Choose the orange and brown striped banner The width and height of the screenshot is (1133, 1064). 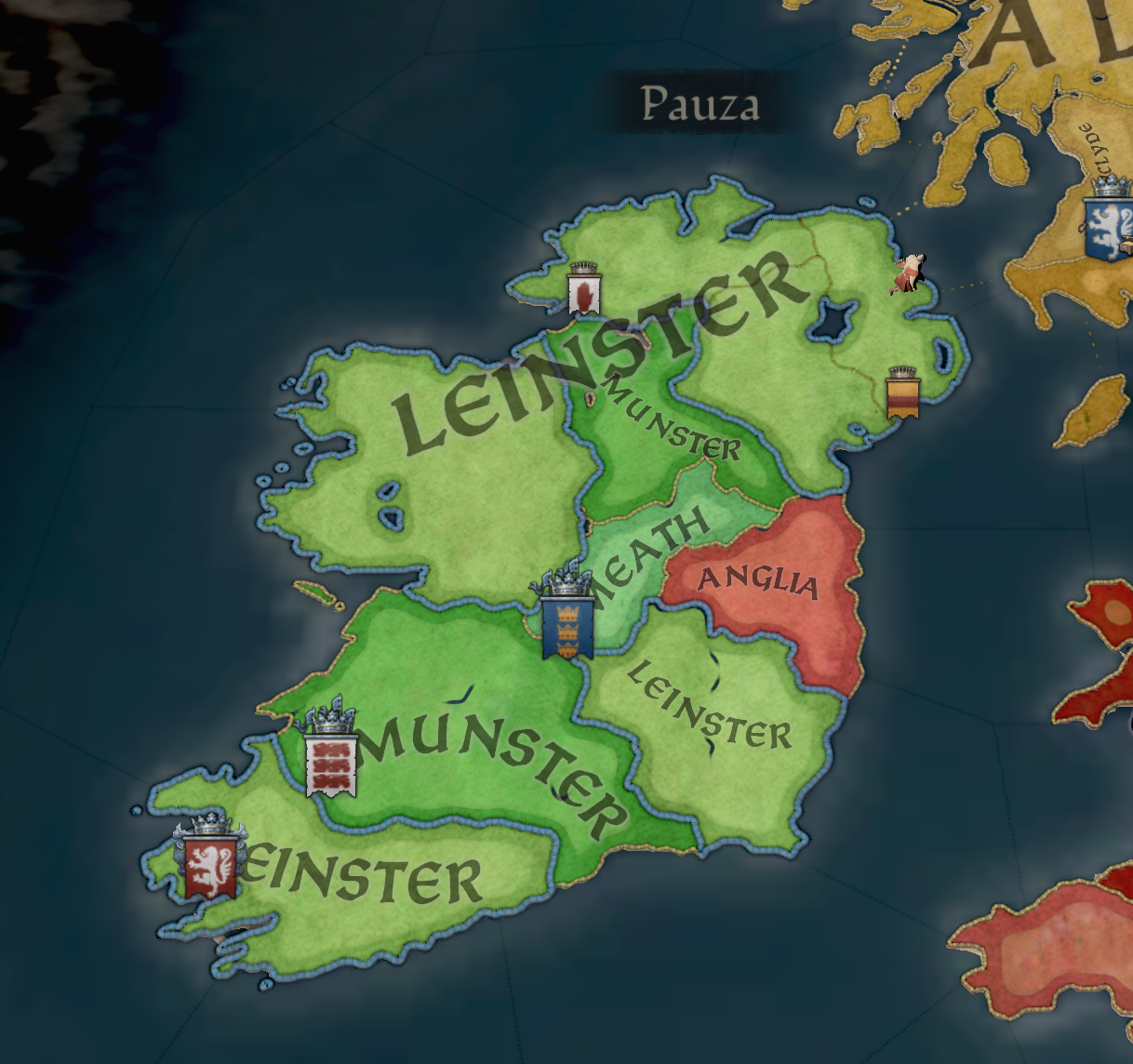pos(903,397)
